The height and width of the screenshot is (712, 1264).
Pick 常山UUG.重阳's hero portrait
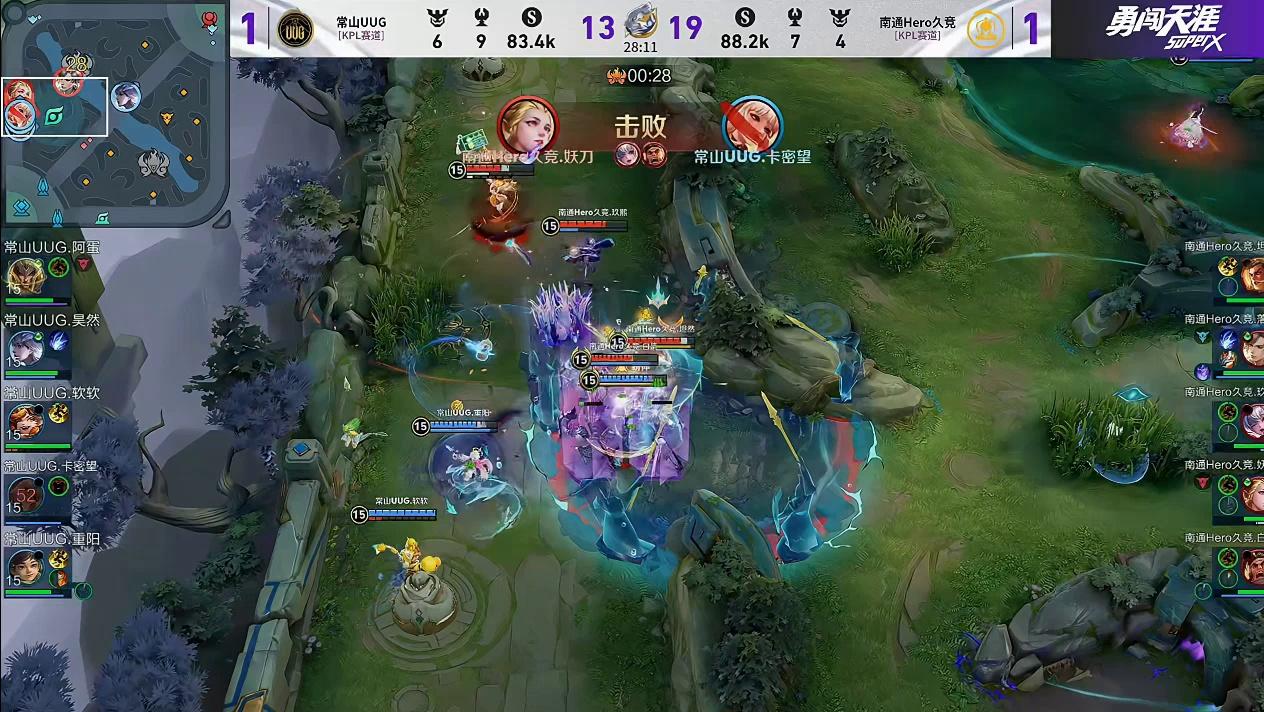tap(24, 567)
